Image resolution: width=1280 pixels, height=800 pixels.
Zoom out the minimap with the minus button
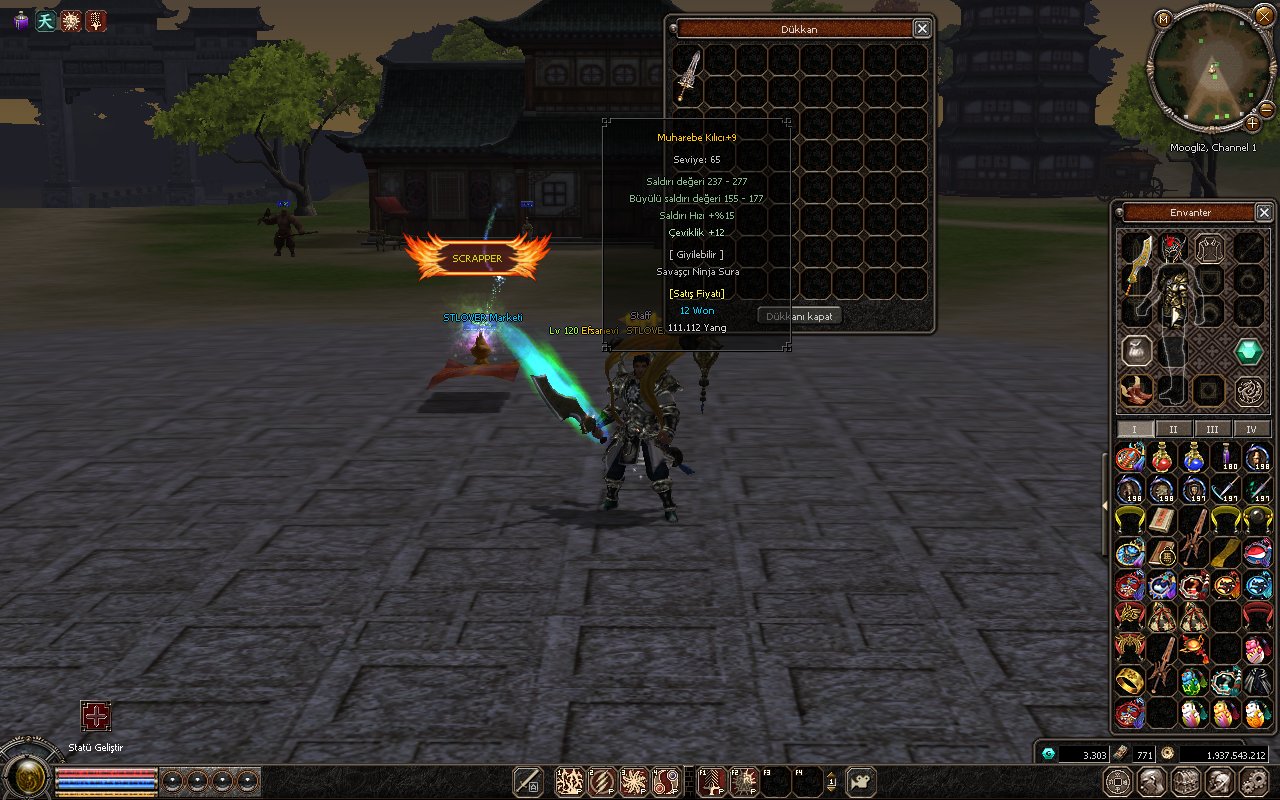coord(1266,108)
